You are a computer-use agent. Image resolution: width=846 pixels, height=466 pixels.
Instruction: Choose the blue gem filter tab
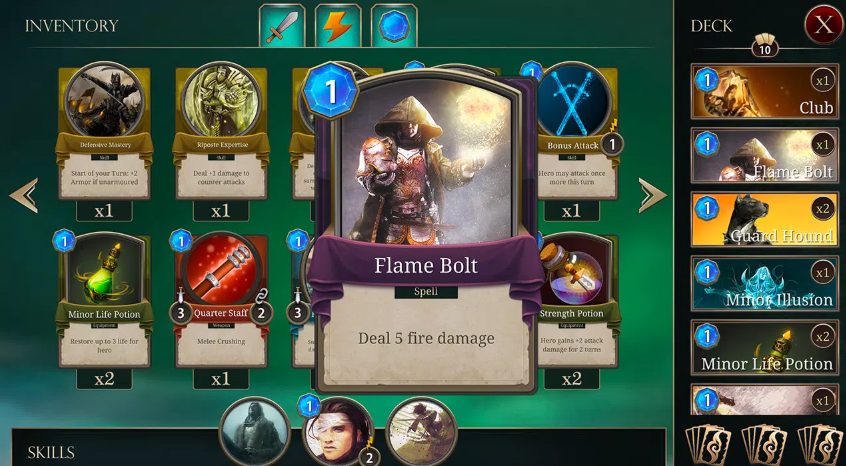pyautogui.click(x=394, y=26)
